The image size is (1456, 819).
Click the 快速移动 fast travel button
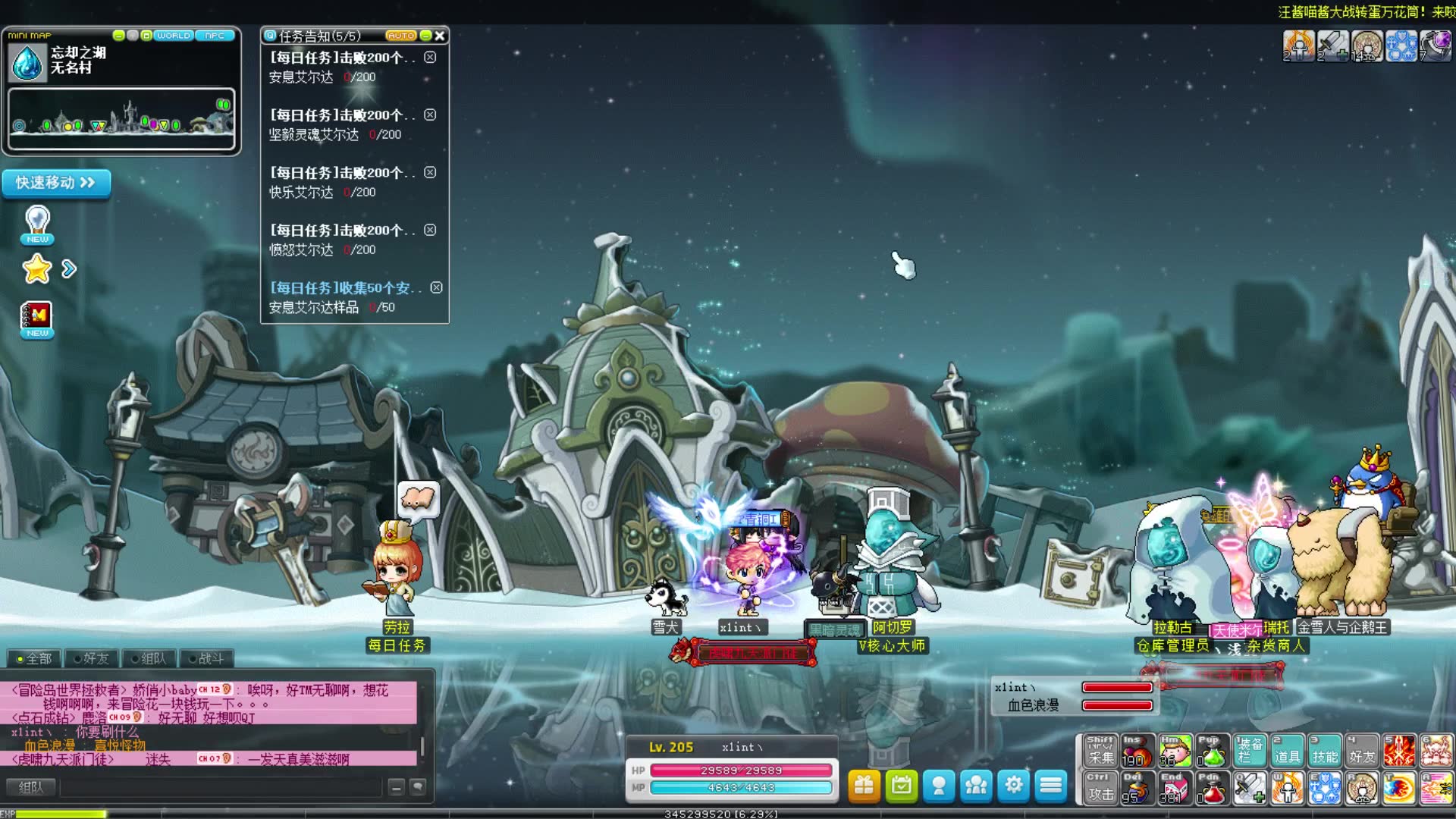(x=56, y=183)
